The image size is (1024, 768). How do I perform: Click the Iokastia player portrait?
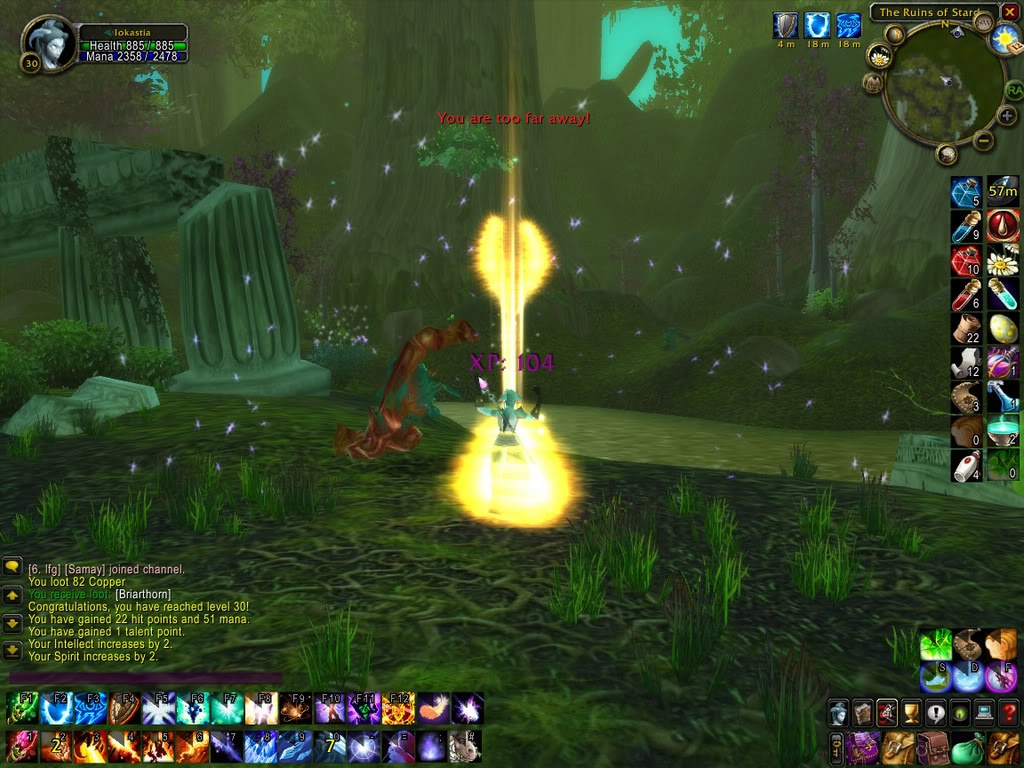(x=48, y=43)
